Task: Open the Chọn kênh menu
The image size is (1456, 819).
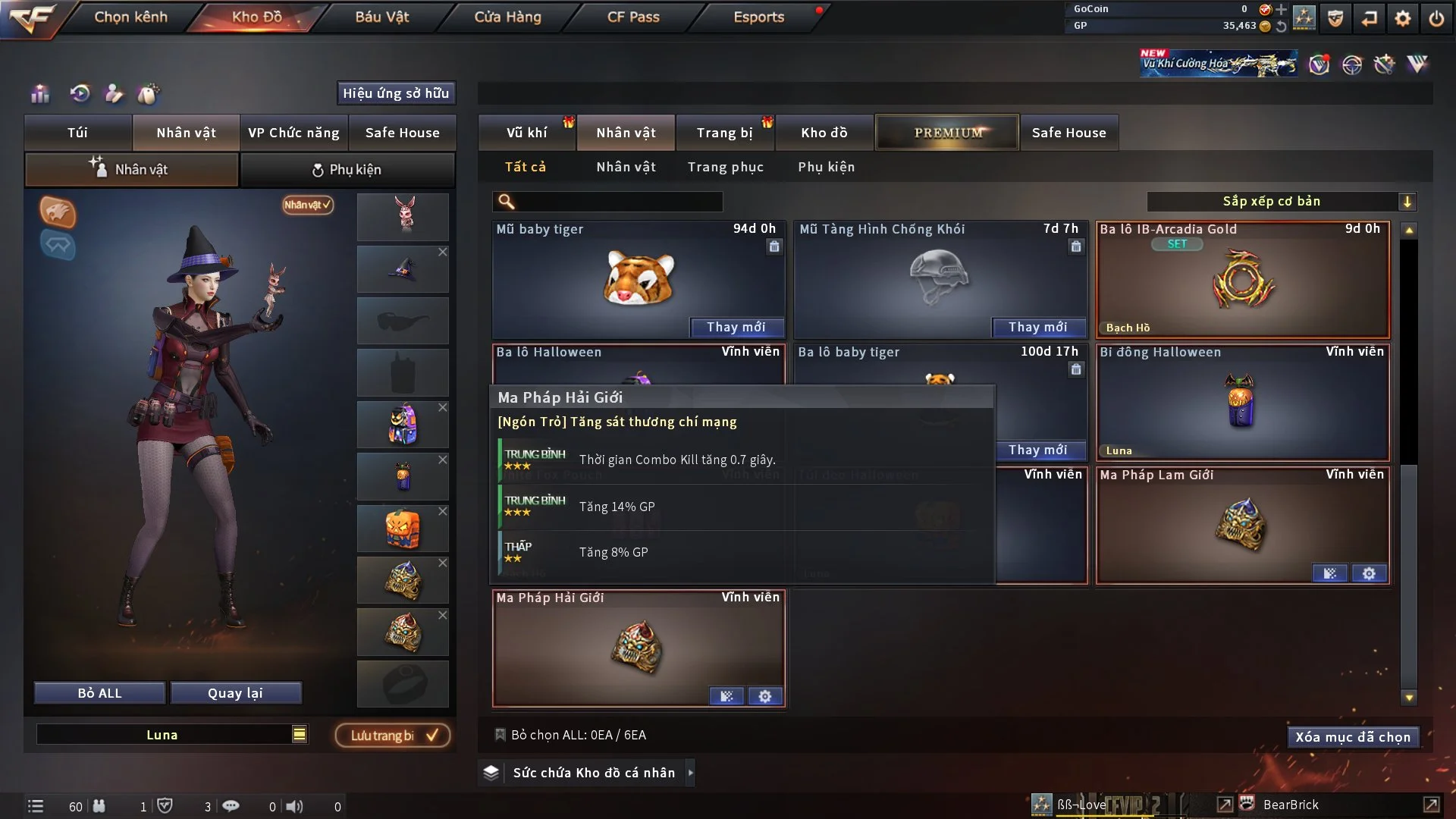Action: (130, 17)
